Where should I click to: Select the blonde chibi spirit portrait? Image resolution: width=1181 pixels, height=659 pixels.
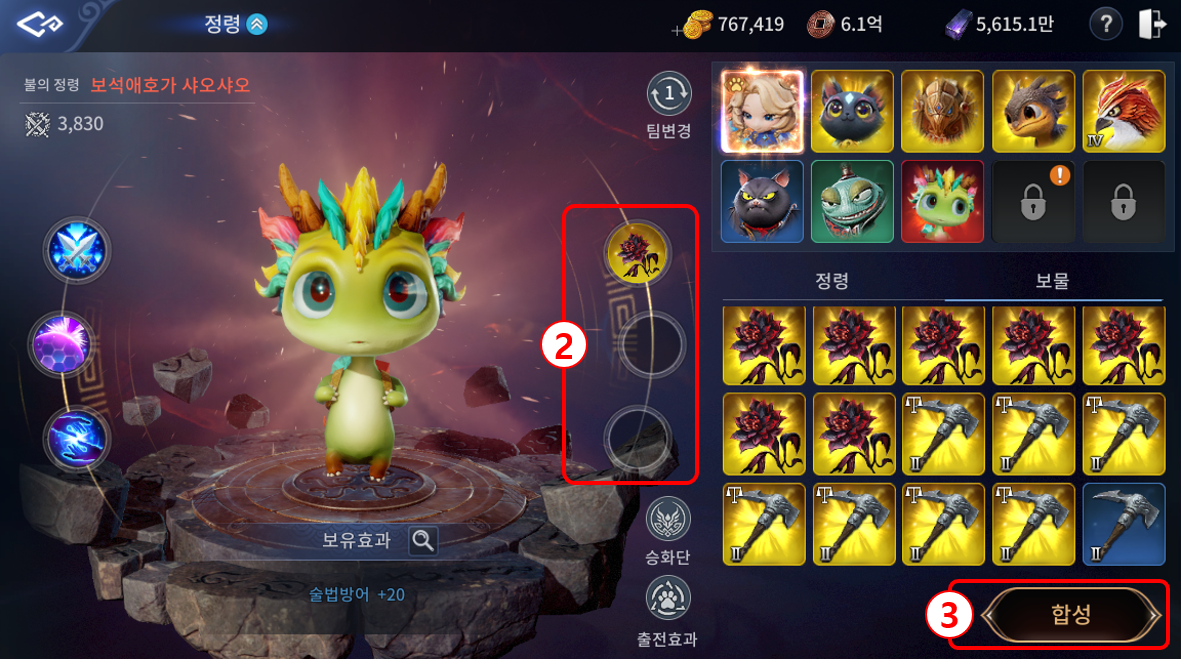click(762, 111)
